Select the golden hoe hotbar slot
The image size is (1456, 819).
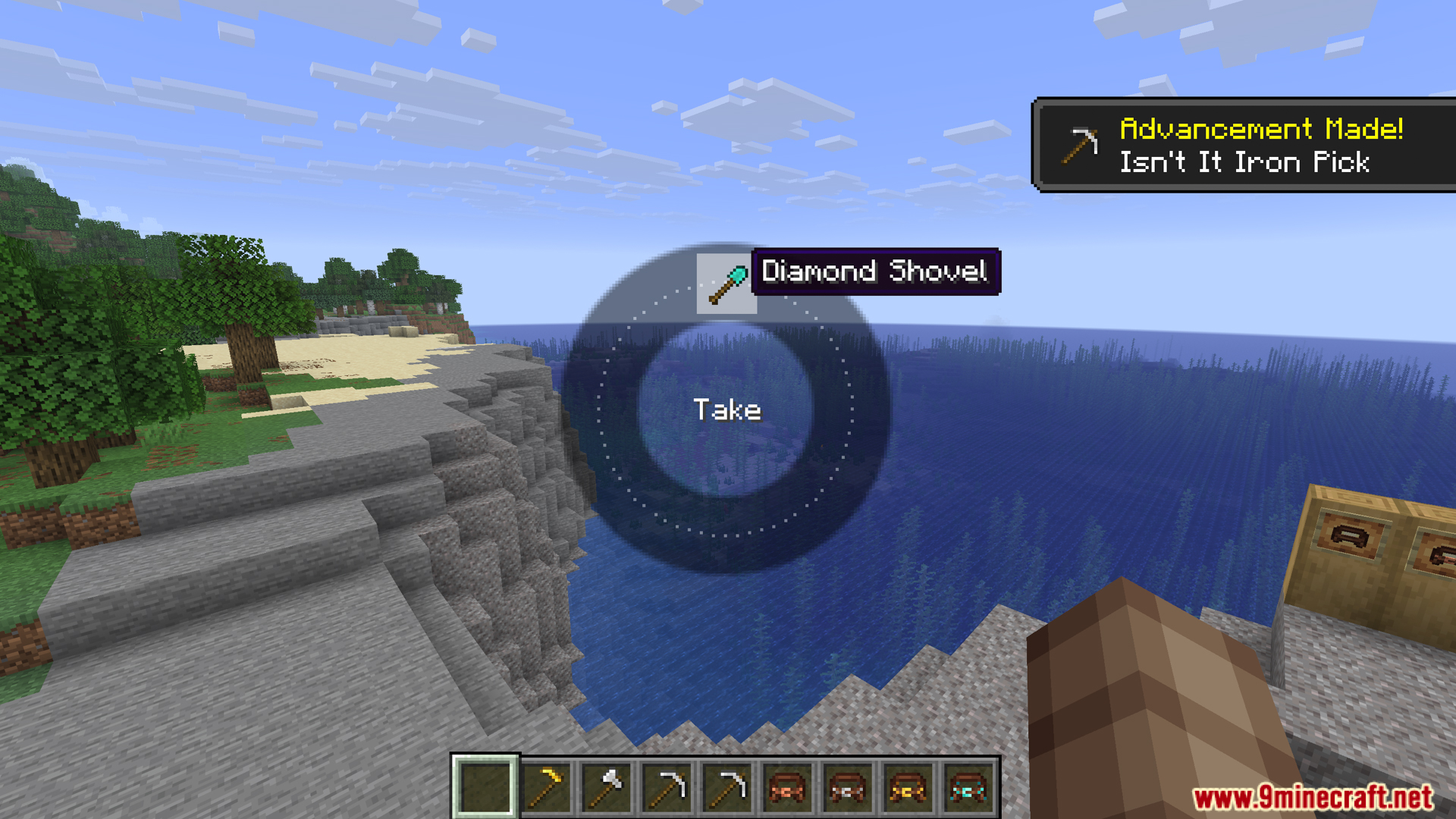pyautogui.click(x=545, y=787)
